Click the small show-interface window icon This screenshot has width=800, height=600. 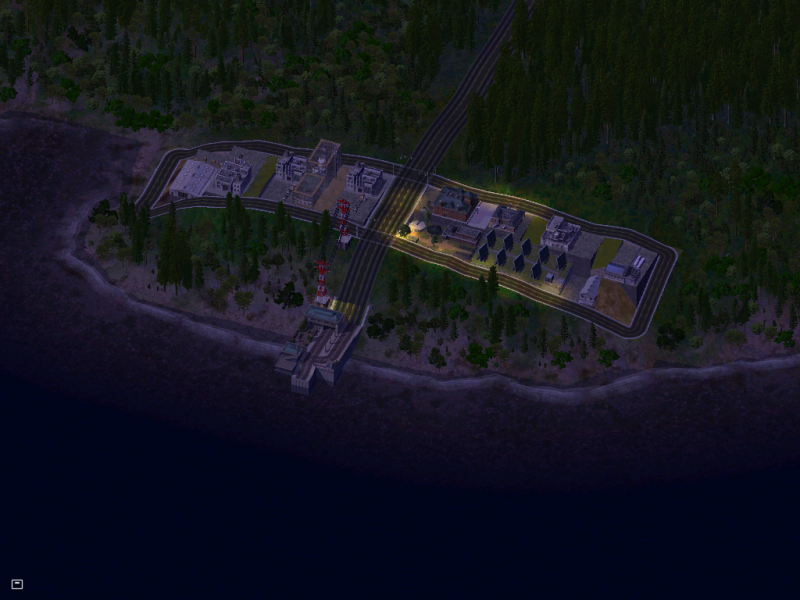(x=17, y=584)
